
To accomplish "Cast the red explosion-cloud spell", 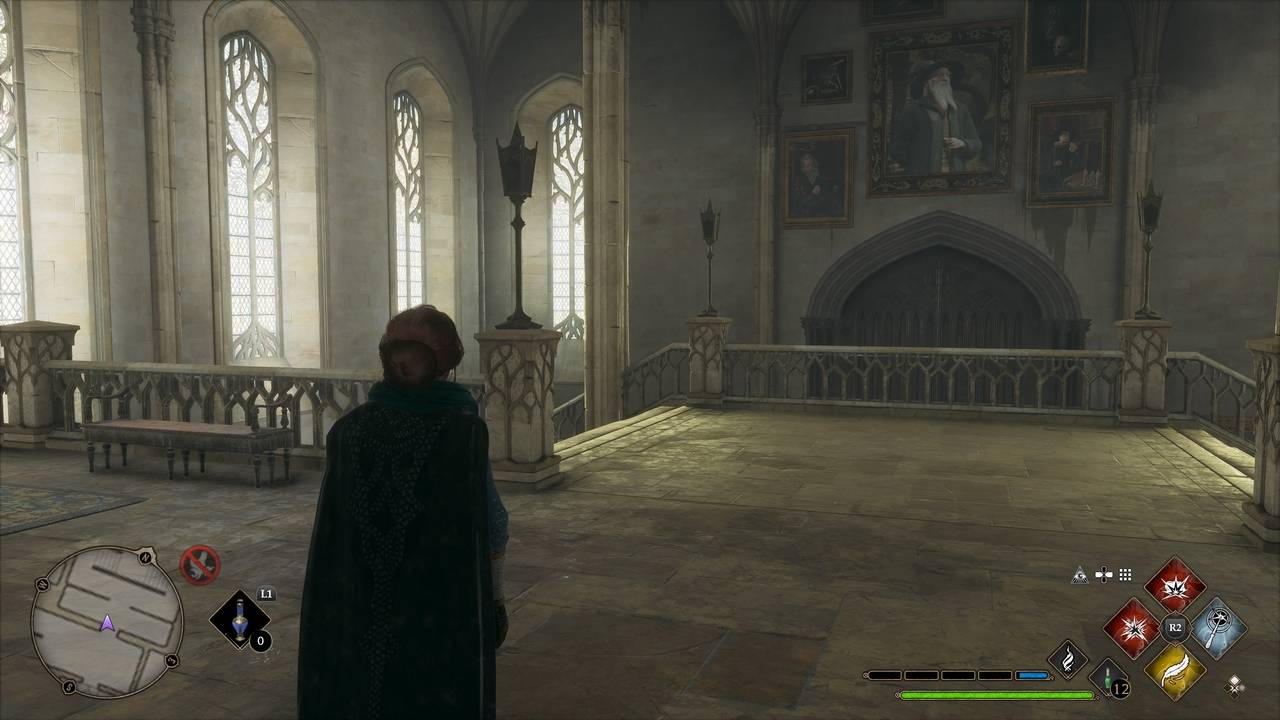I will [x=1174, y=585].
